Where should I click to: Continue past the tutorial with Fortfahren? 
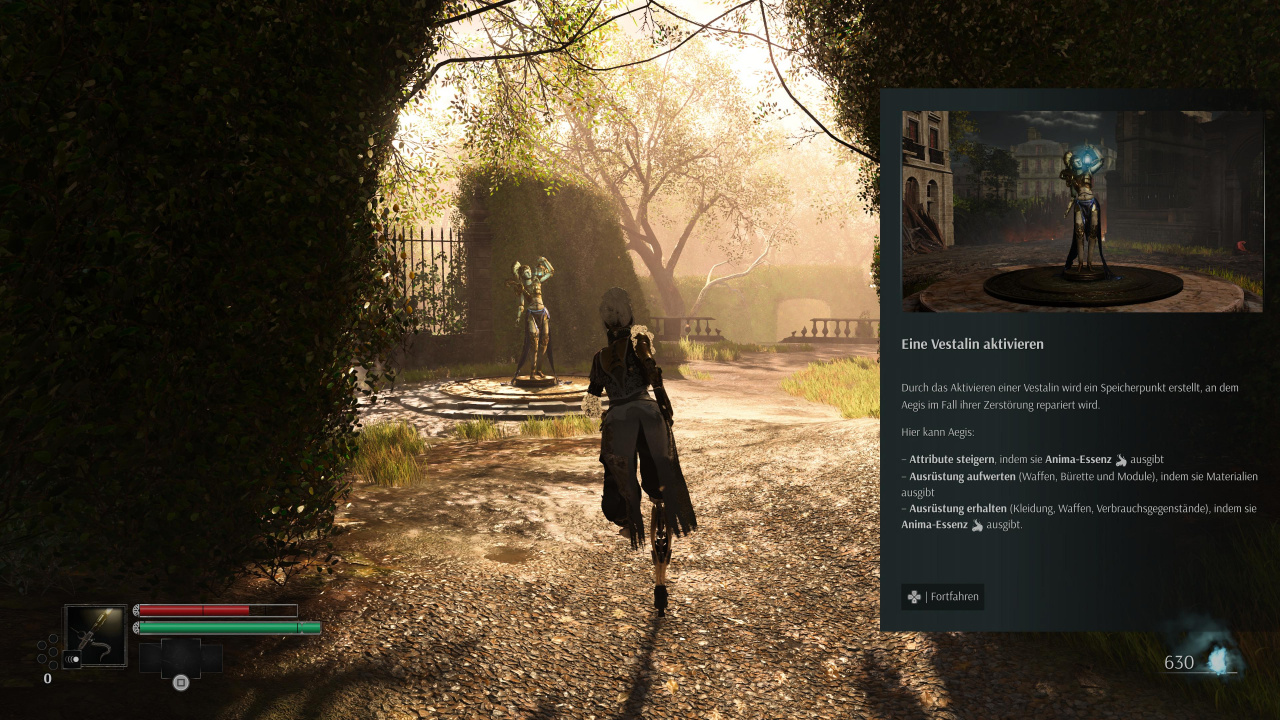(x=942, y=597)
